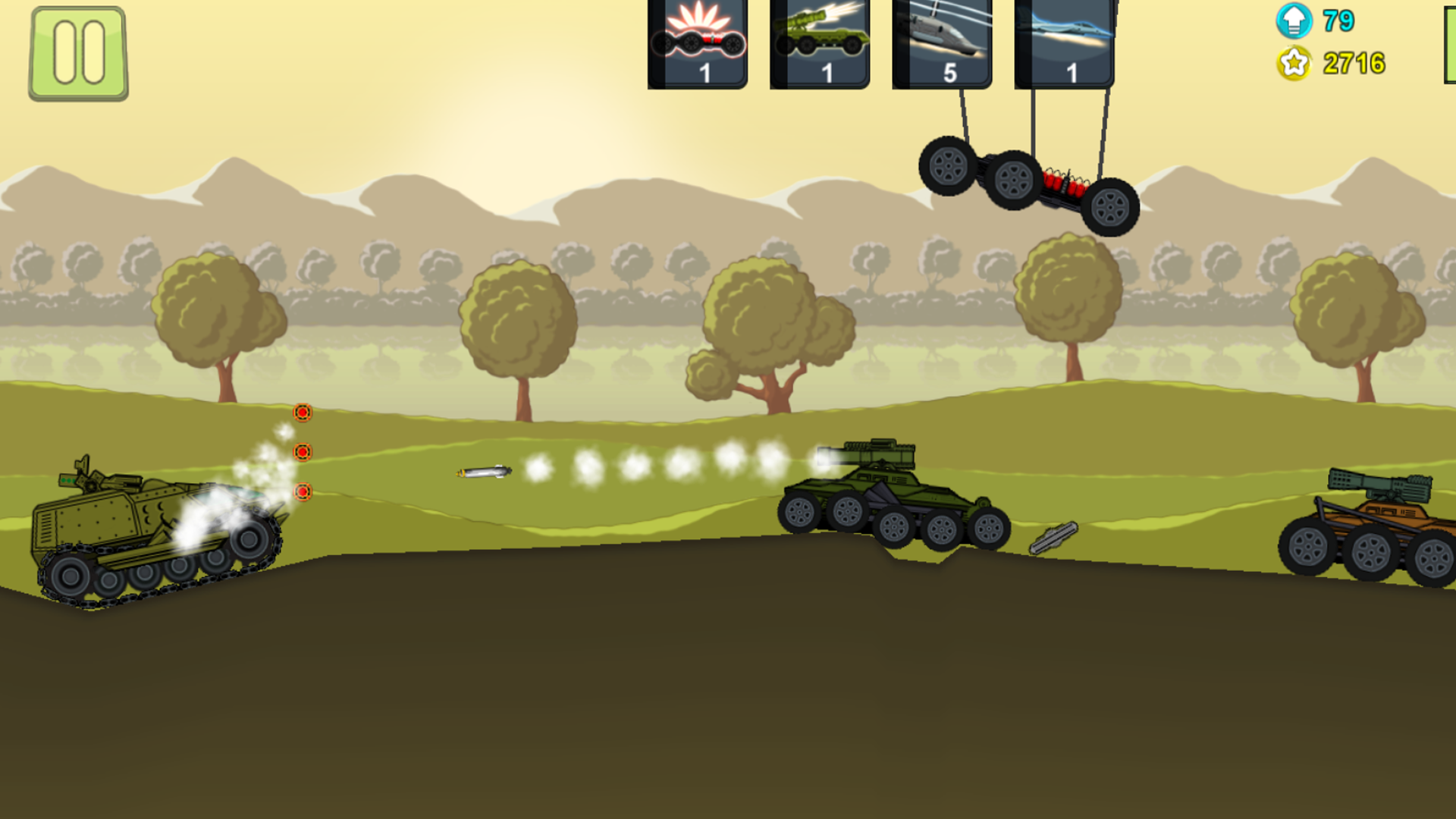This screenshot has height=819, width=1456.
Task: Select the middle red target marker
Action: (x=303, y=453)
